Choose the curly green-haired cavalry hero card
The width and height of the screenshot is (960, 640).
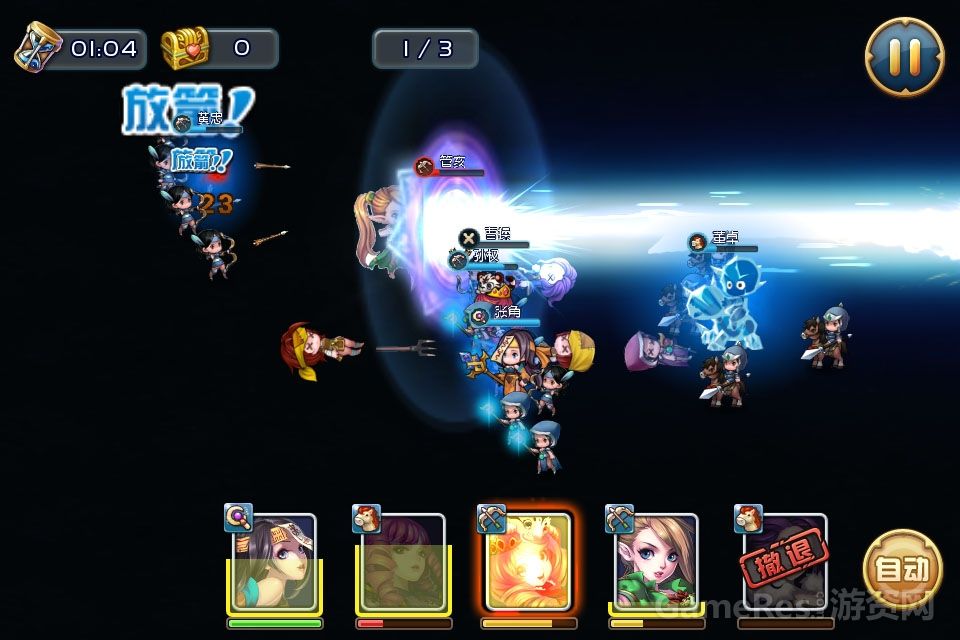click(402, 562)
